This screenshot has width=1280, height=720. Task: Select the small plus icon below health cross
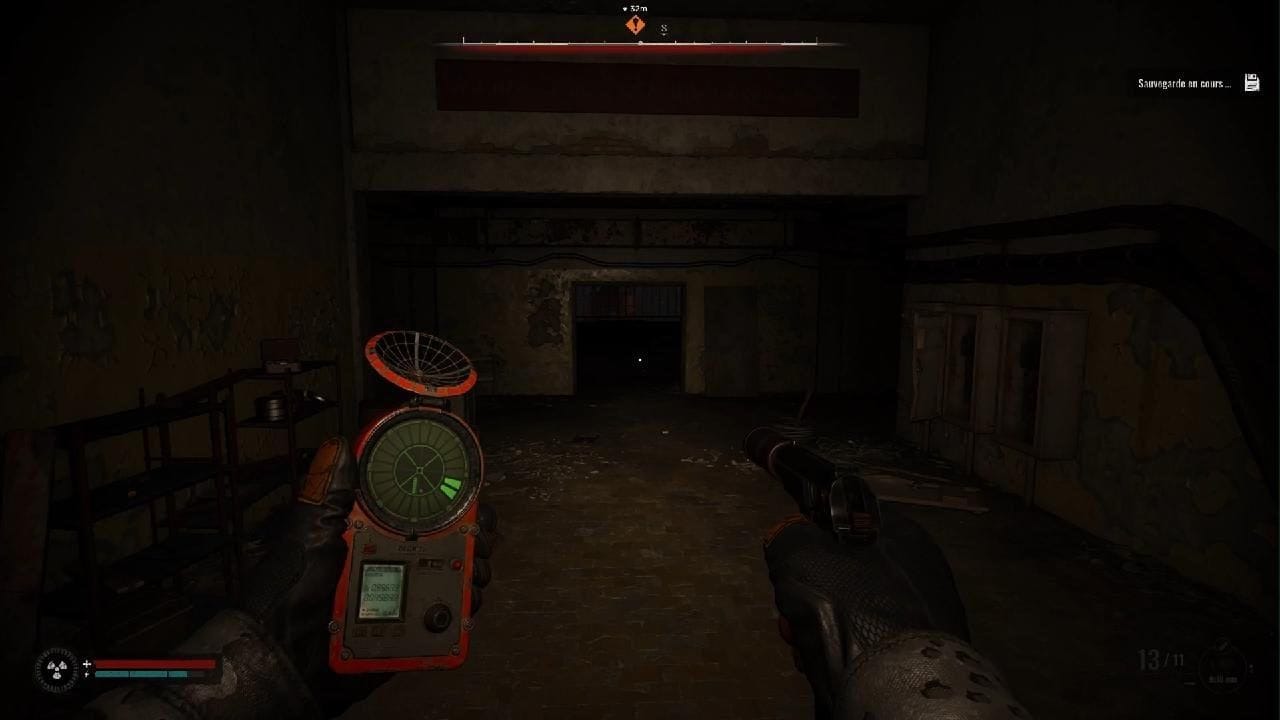86,675
